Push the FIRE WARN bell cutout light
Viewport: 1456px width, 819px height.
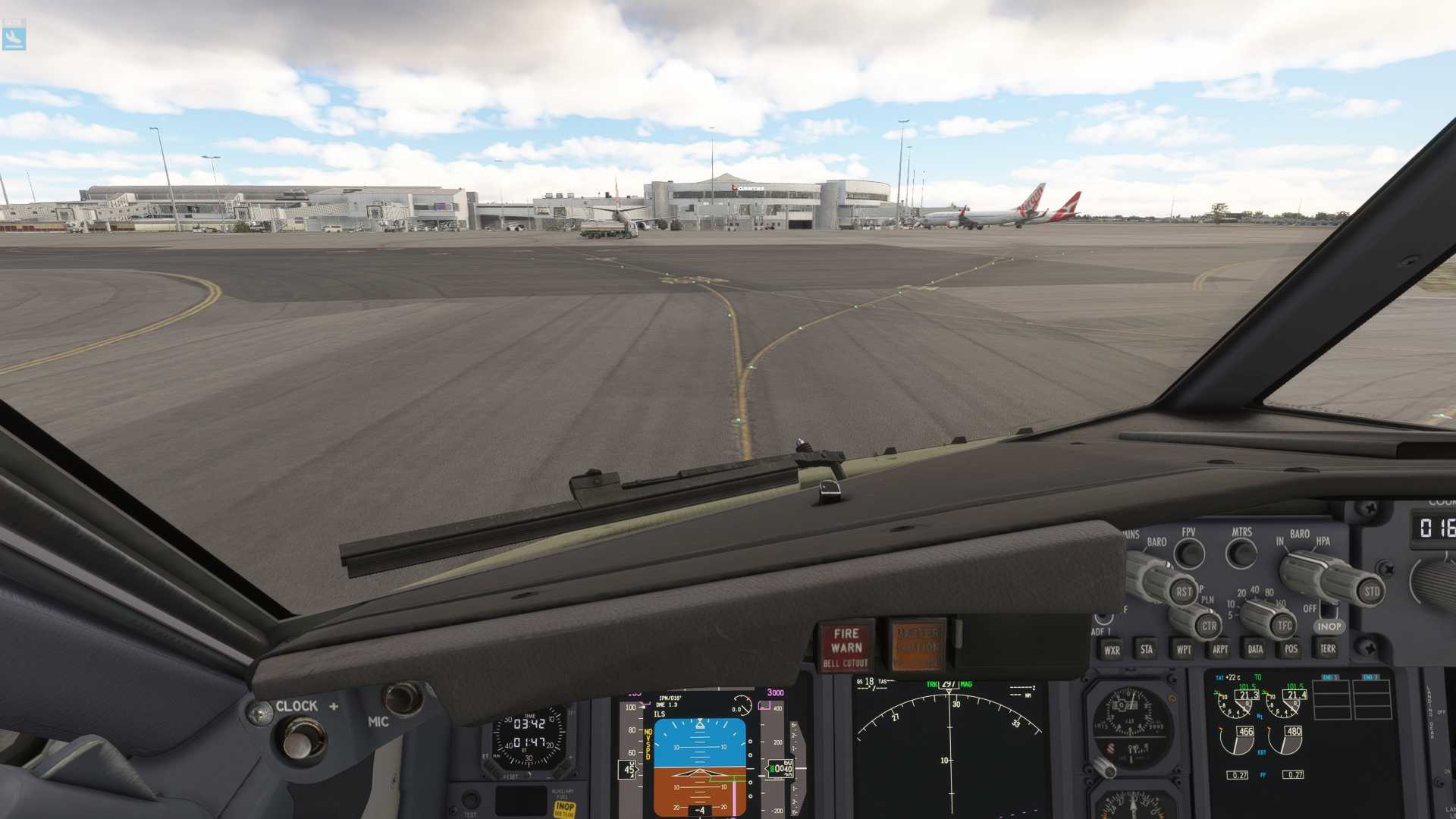click(x=846, y=646)
